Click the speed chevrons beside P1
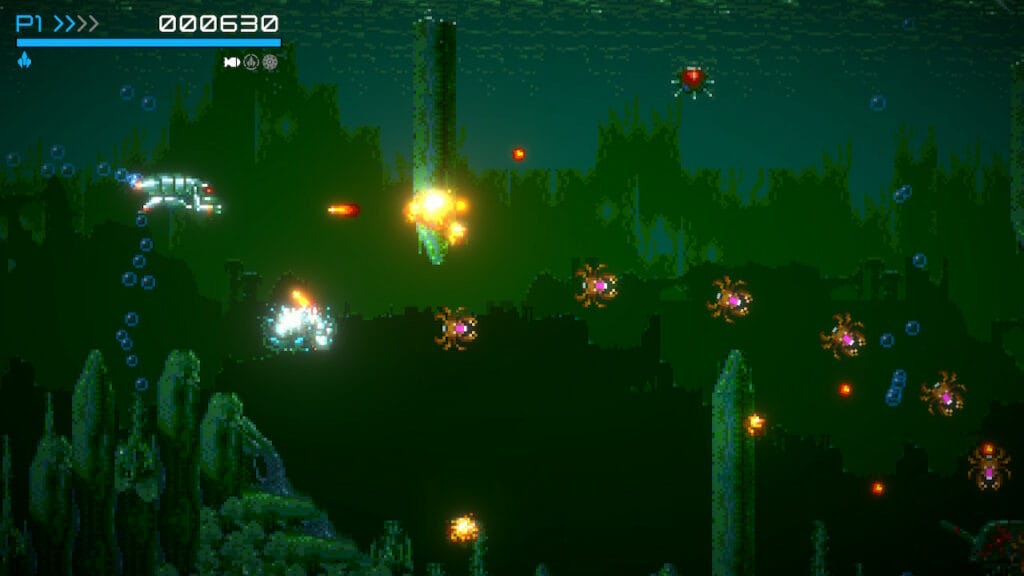Viewport: 1024px width, 576px height. pos(77,24)
